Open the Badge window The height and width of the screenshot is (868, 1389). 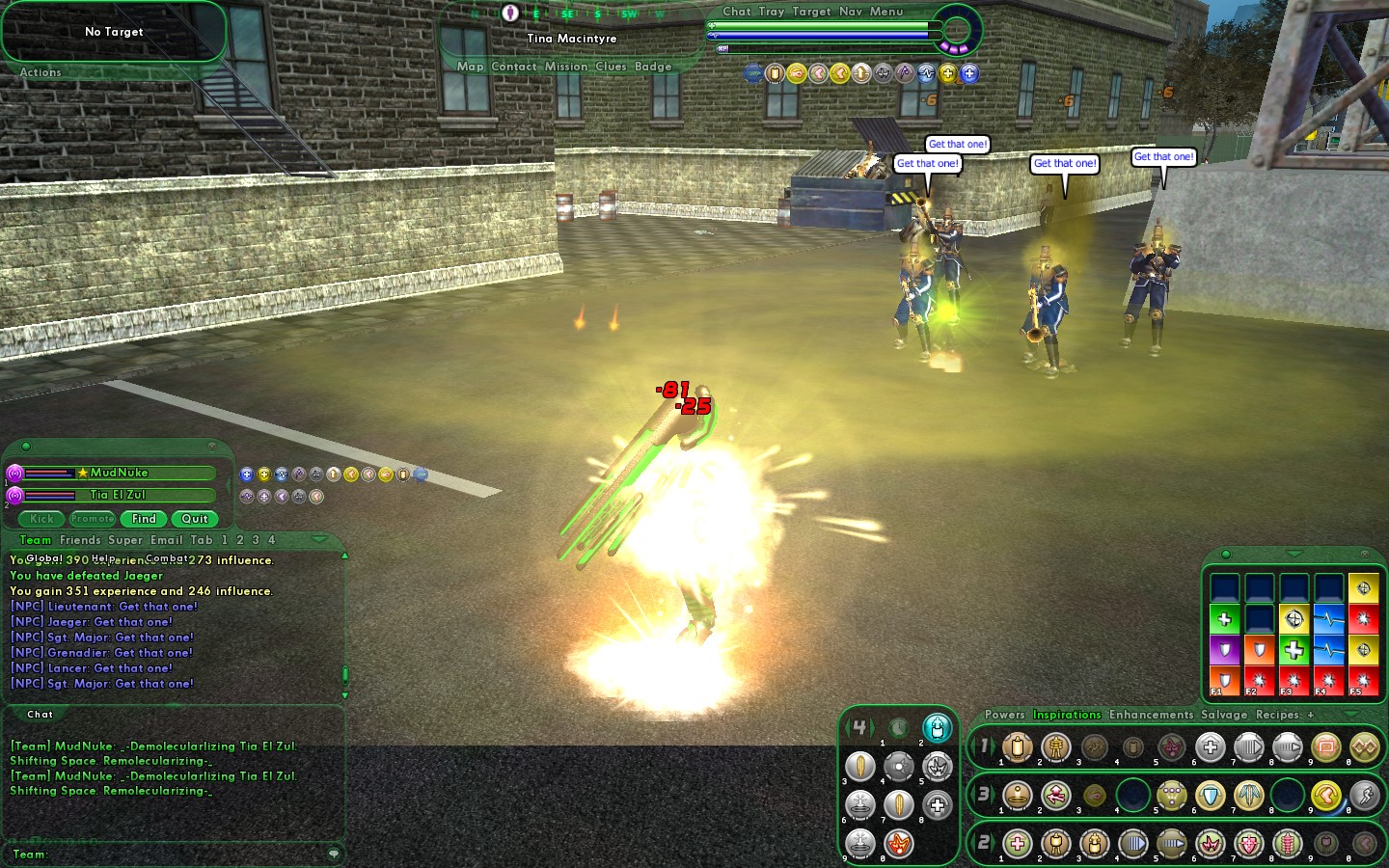tap(653, 67)
